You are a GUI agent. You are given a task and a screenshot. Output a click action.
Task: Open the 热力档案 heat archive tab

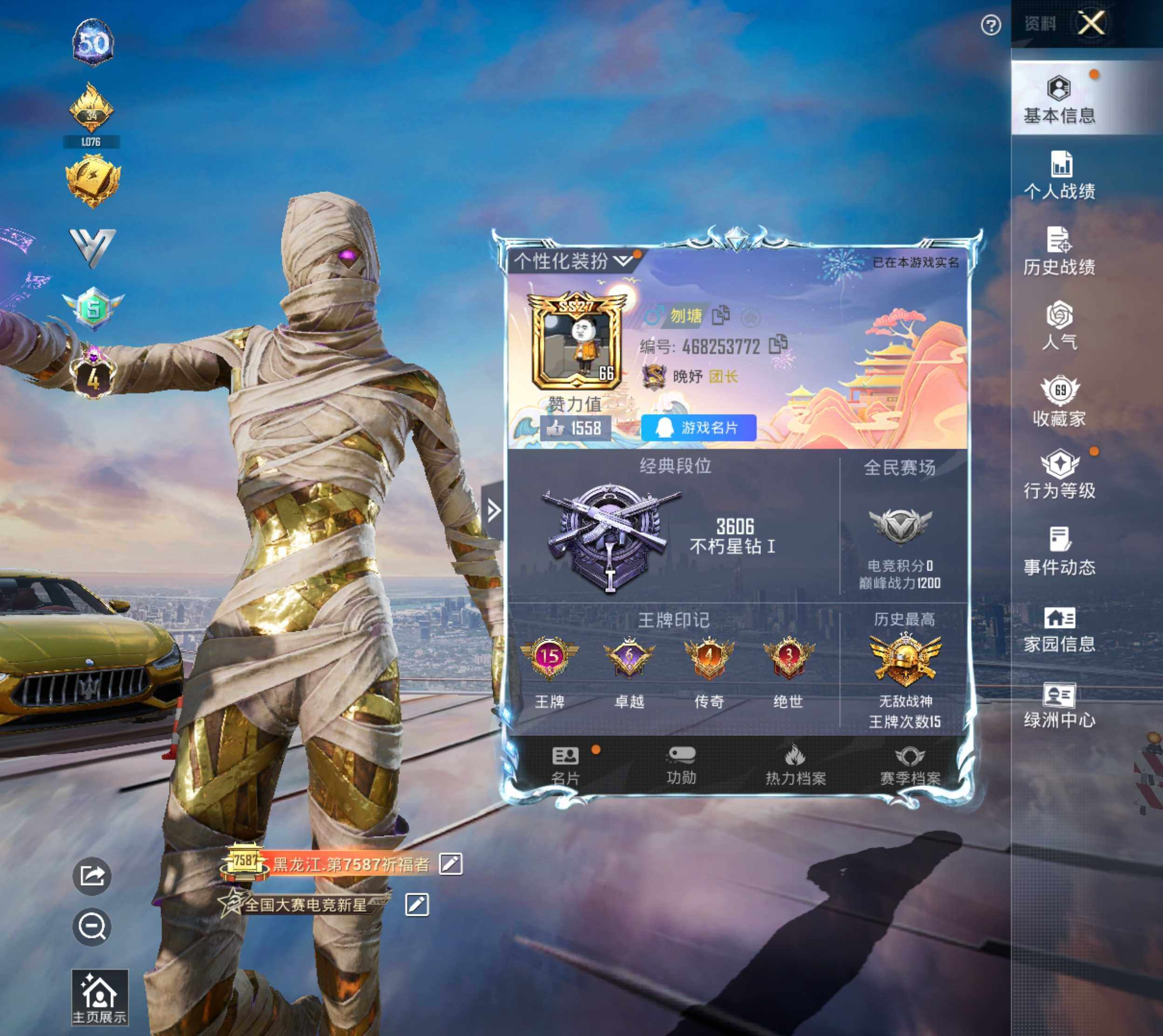pyautogui.click(x=795, y=765)
